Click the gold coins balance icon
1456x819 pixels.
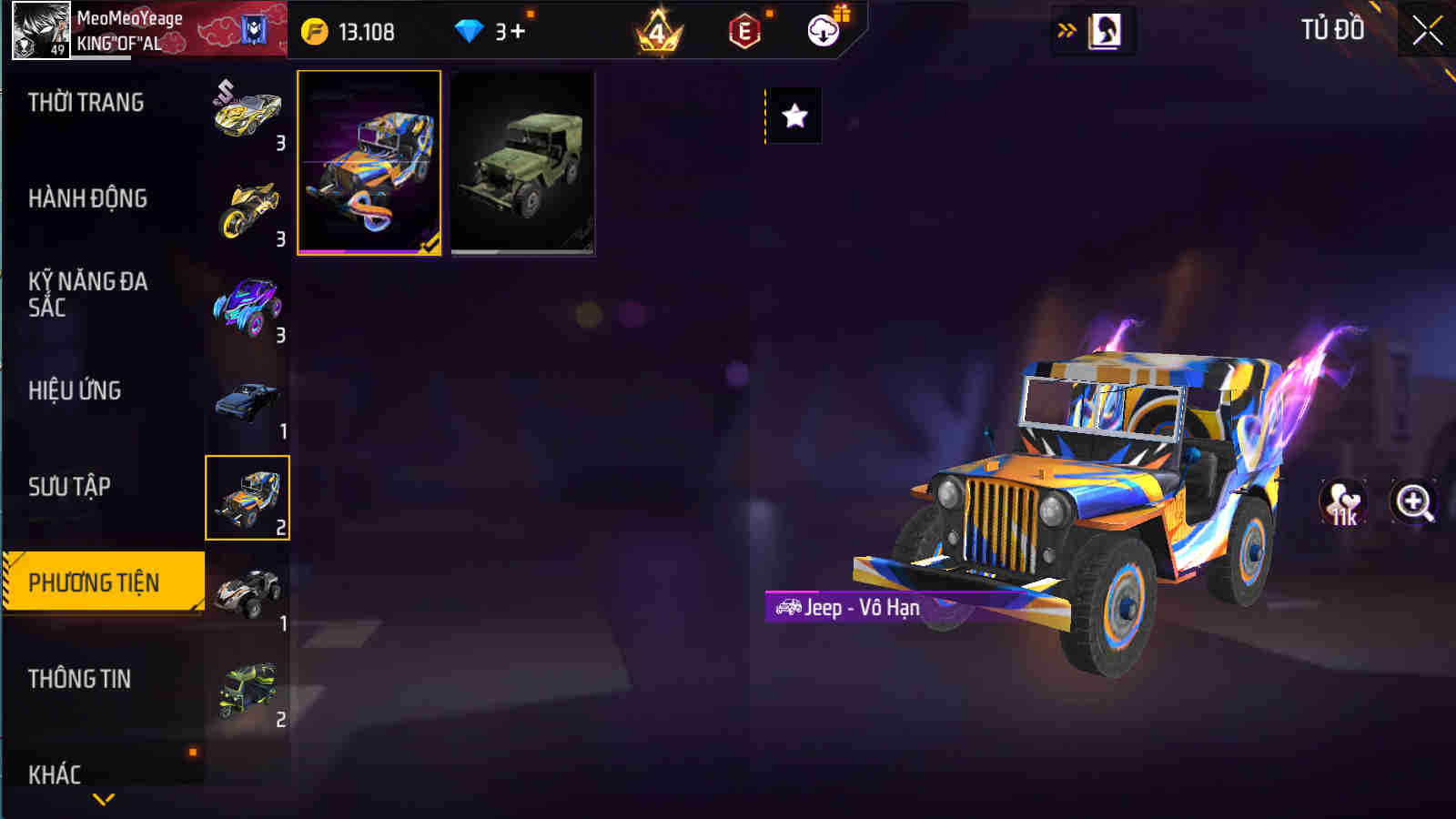[312, 29]
